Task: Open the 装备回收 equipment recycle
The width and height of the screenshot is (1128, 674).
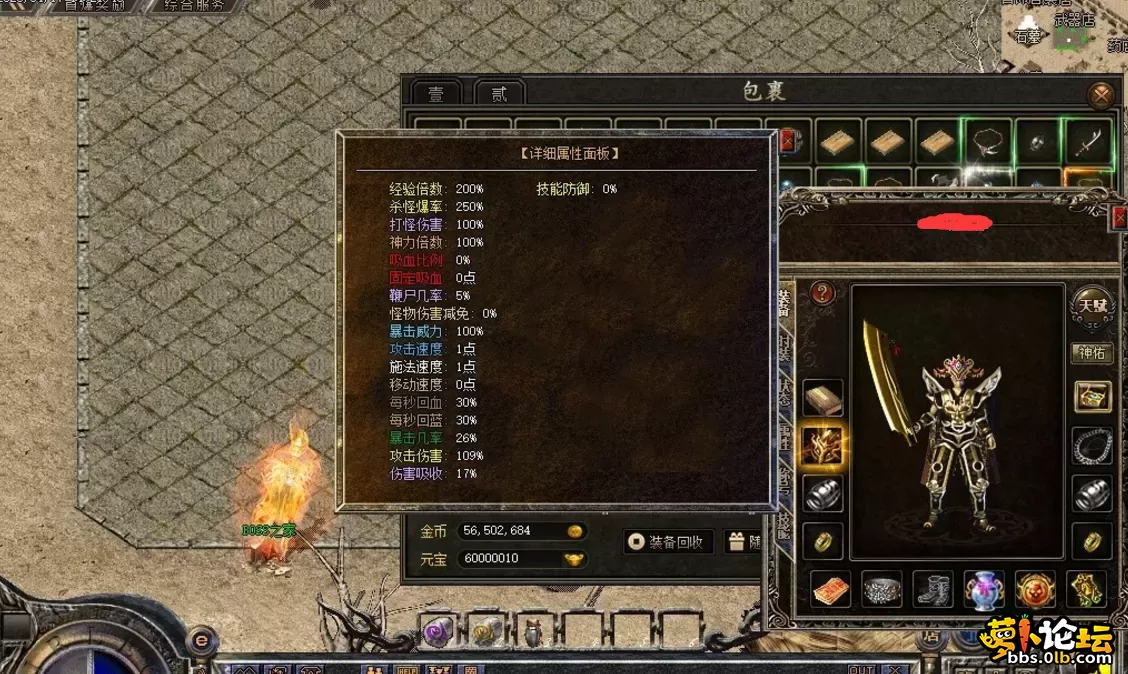Action: pyautogui.click(x=668, y=542)
